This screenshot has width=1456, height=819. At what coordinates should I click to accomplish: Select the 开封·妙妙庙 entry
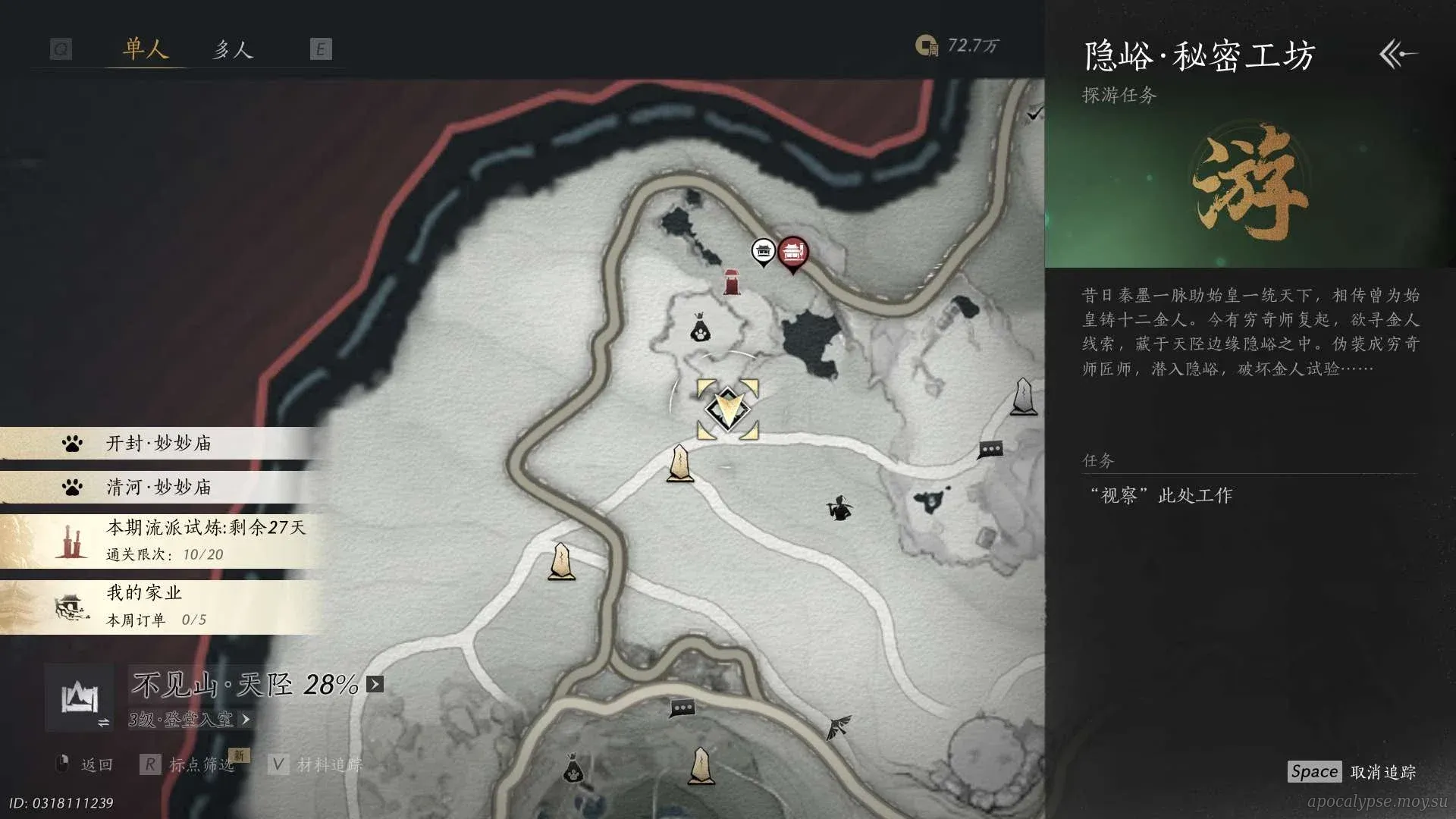pyautogui.click(x=159, y=444)
